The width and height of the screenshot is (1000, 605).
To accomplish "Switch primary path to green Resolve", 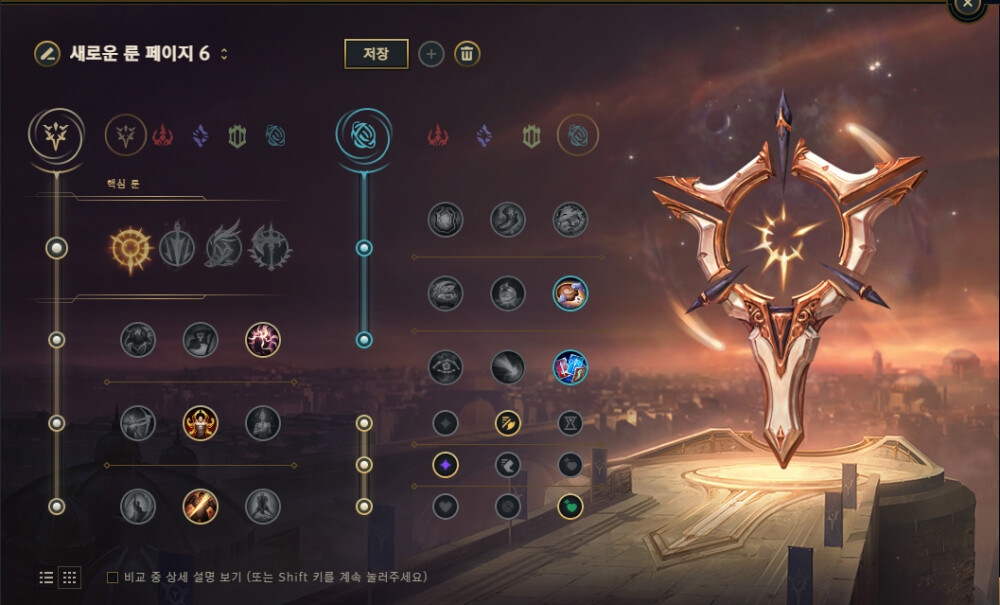I will pos(237,135).
